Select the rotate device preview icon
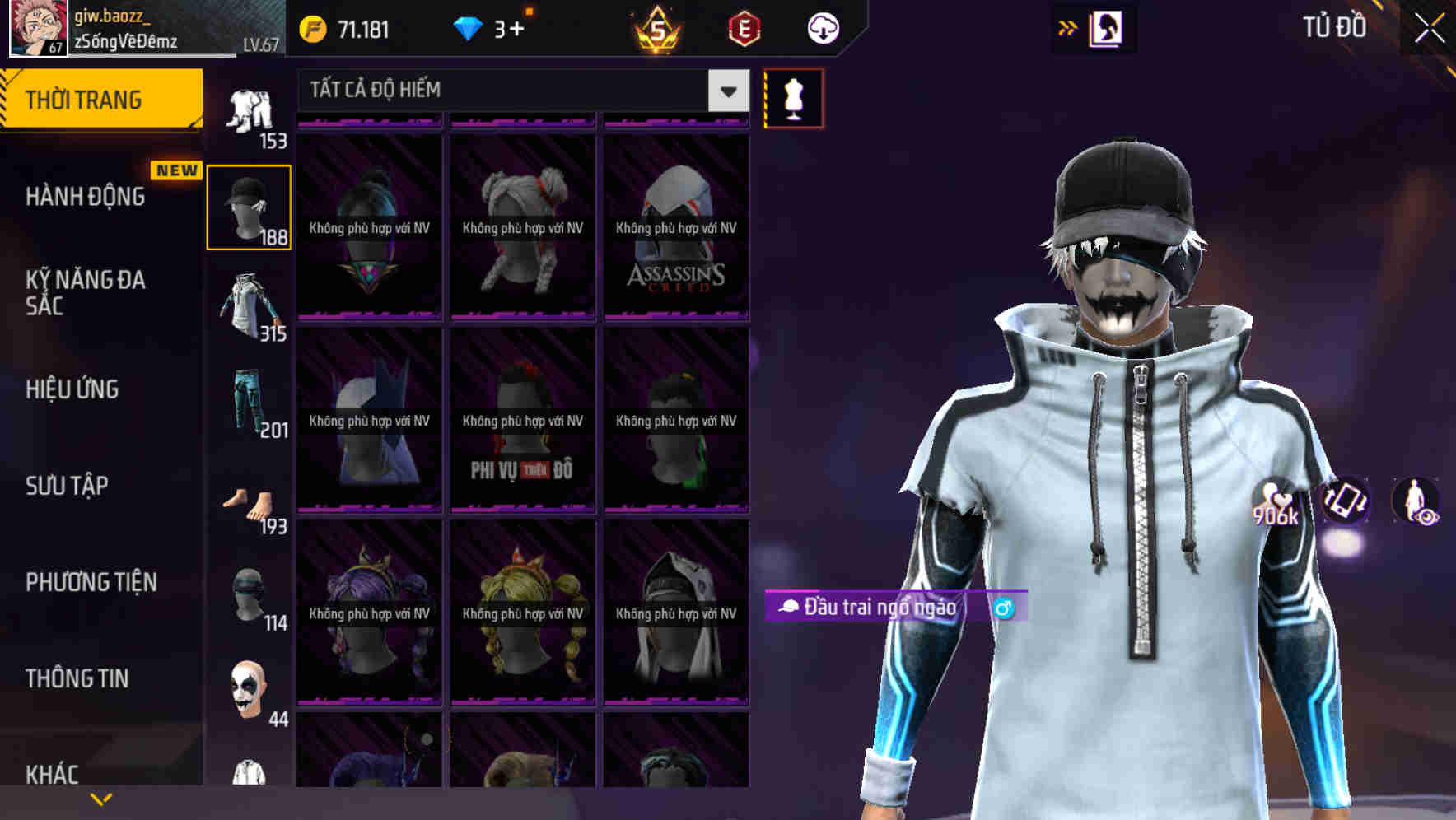Viewport: 1456px width, 820px height. tap(1342, 503)
